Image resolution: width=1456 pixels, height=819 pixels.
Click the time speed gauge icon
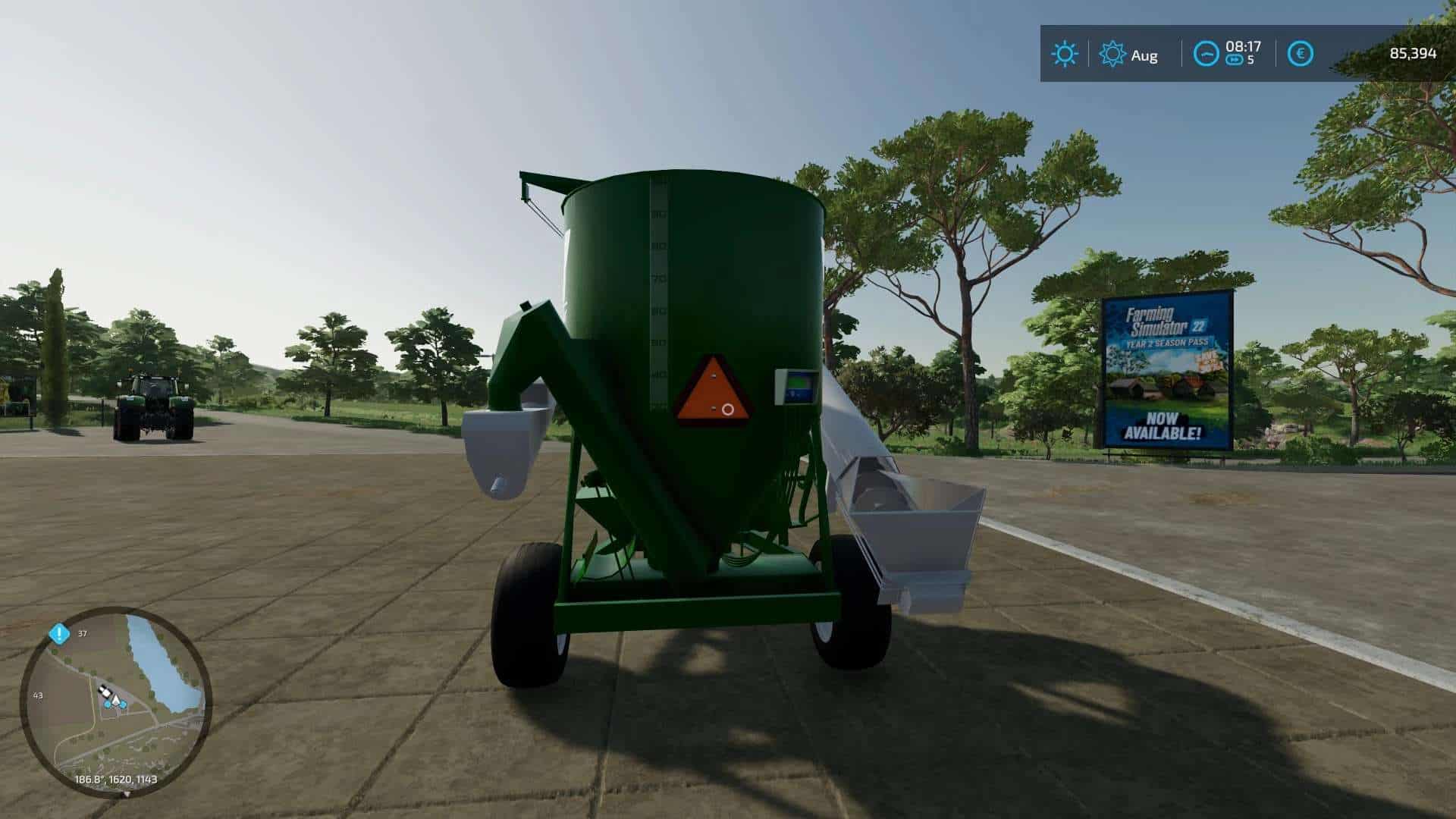1207,53
